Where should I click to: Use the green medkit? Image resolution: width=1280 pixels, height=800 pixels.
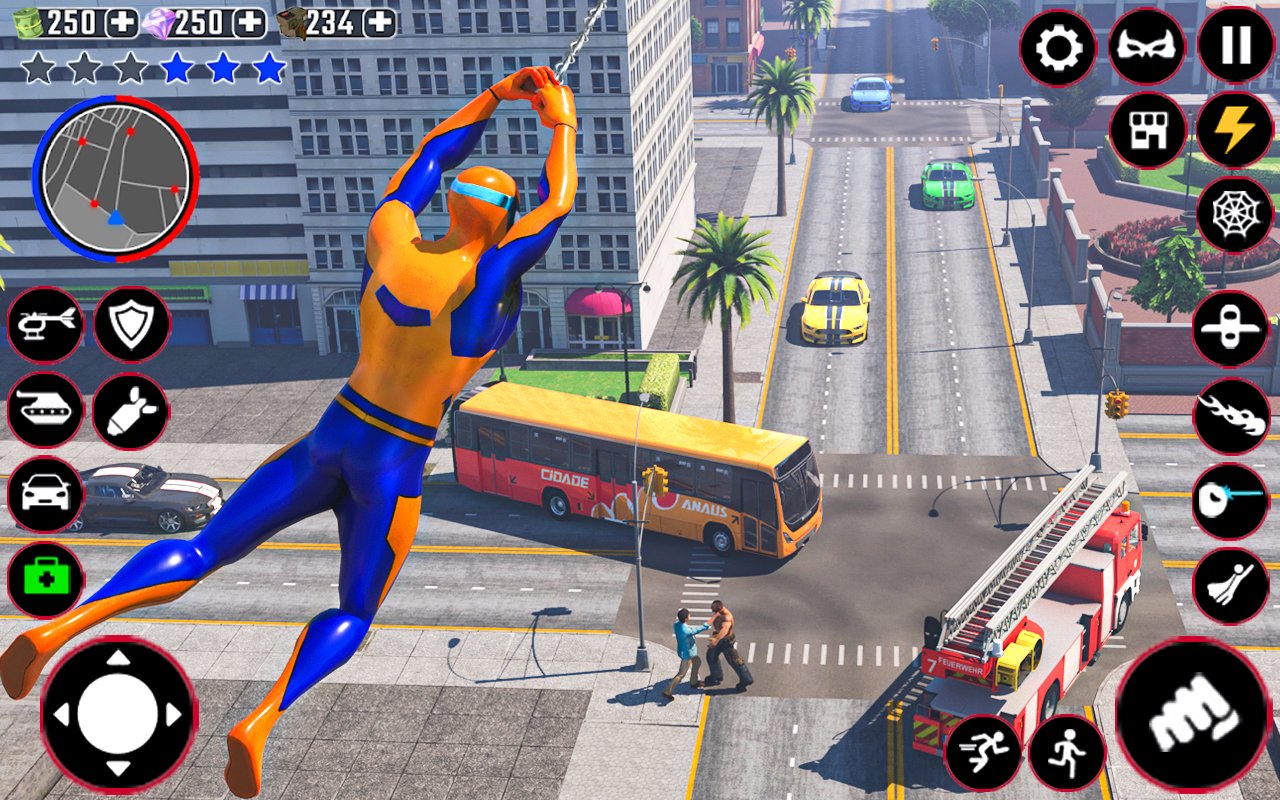(x=46, y=580)
